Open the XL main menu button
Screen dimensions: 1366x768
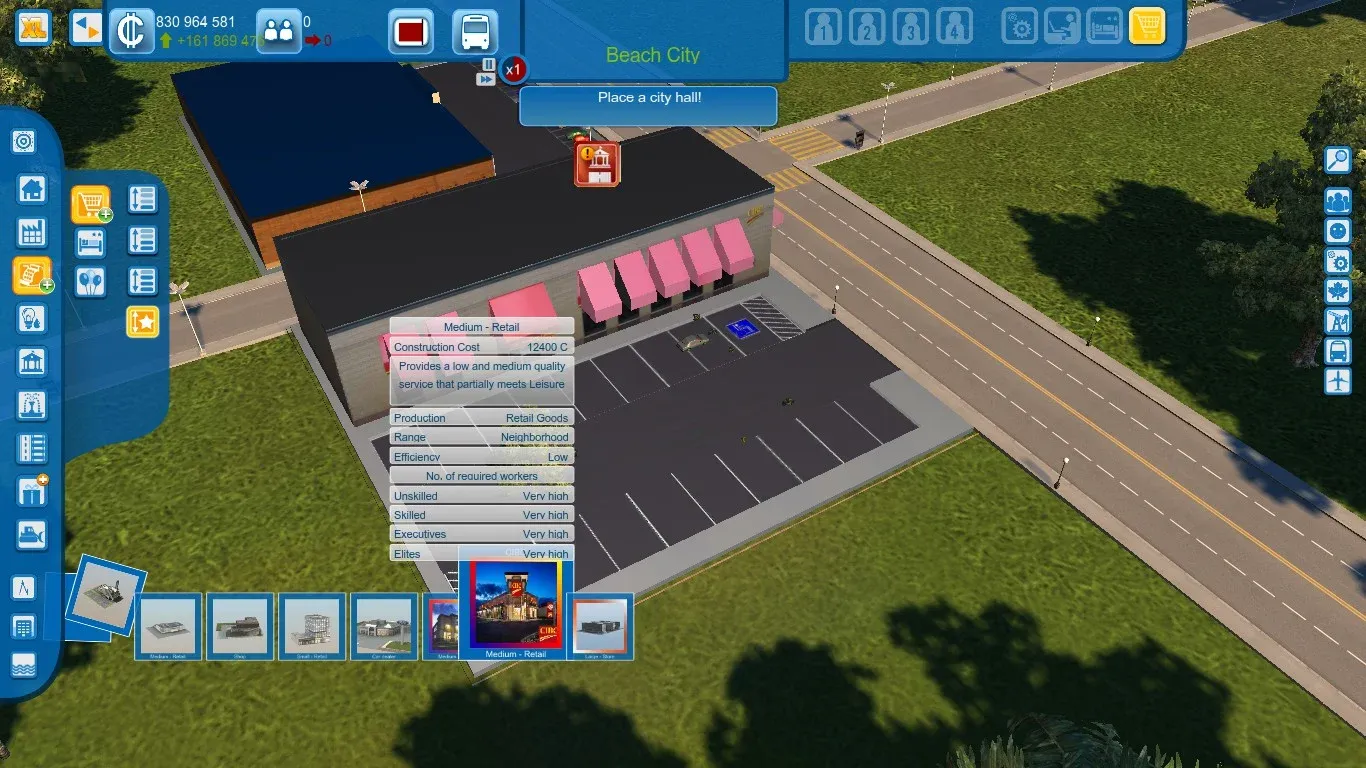34,28
